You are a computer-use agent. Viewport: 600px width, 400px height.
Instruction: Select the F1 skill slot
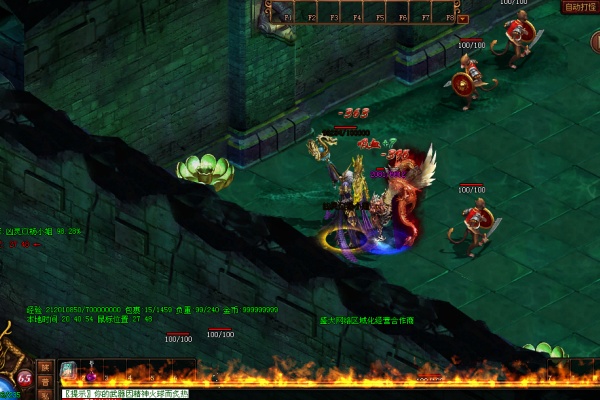(x=288, y=12)
